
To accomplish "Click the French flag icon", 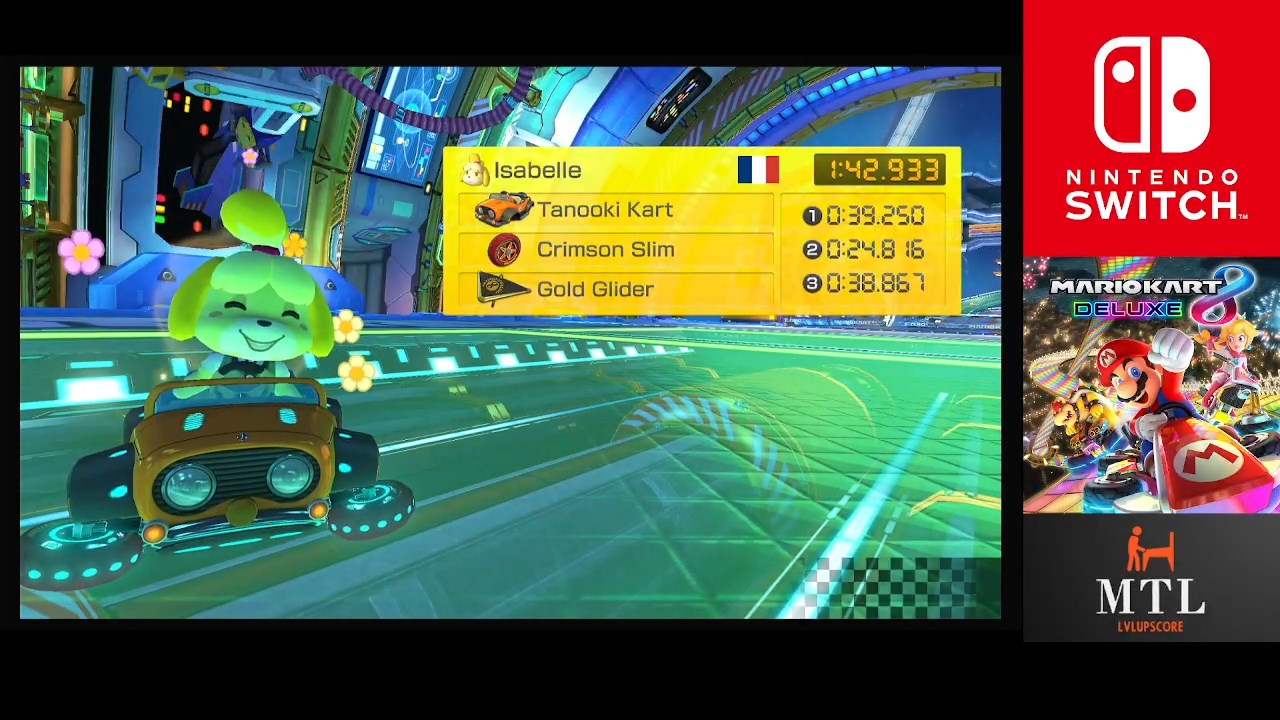I will point(758,170).
